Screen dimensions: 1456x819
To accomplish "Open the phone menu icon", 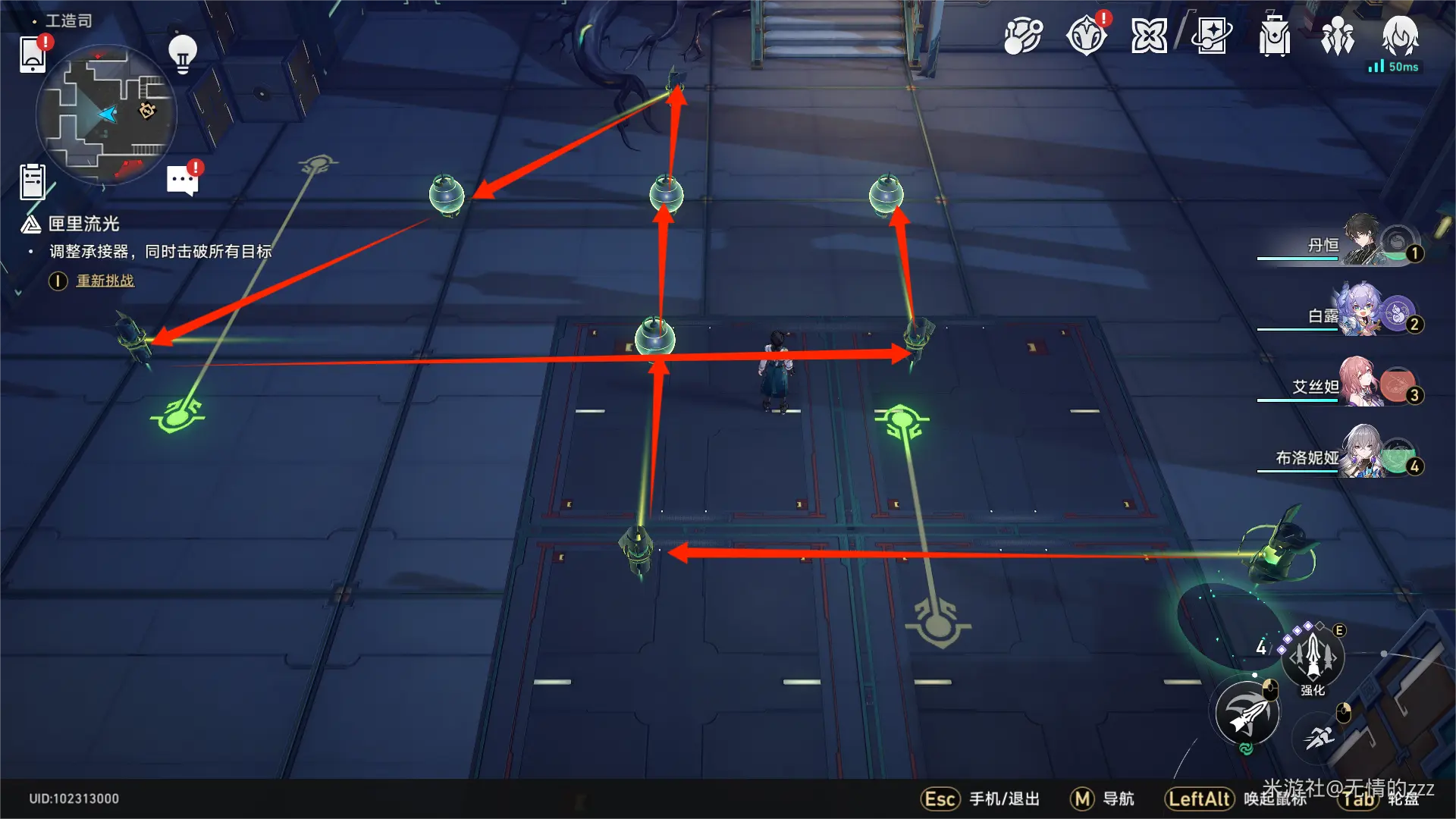I will pyautogui.click(x=33, y=54).
